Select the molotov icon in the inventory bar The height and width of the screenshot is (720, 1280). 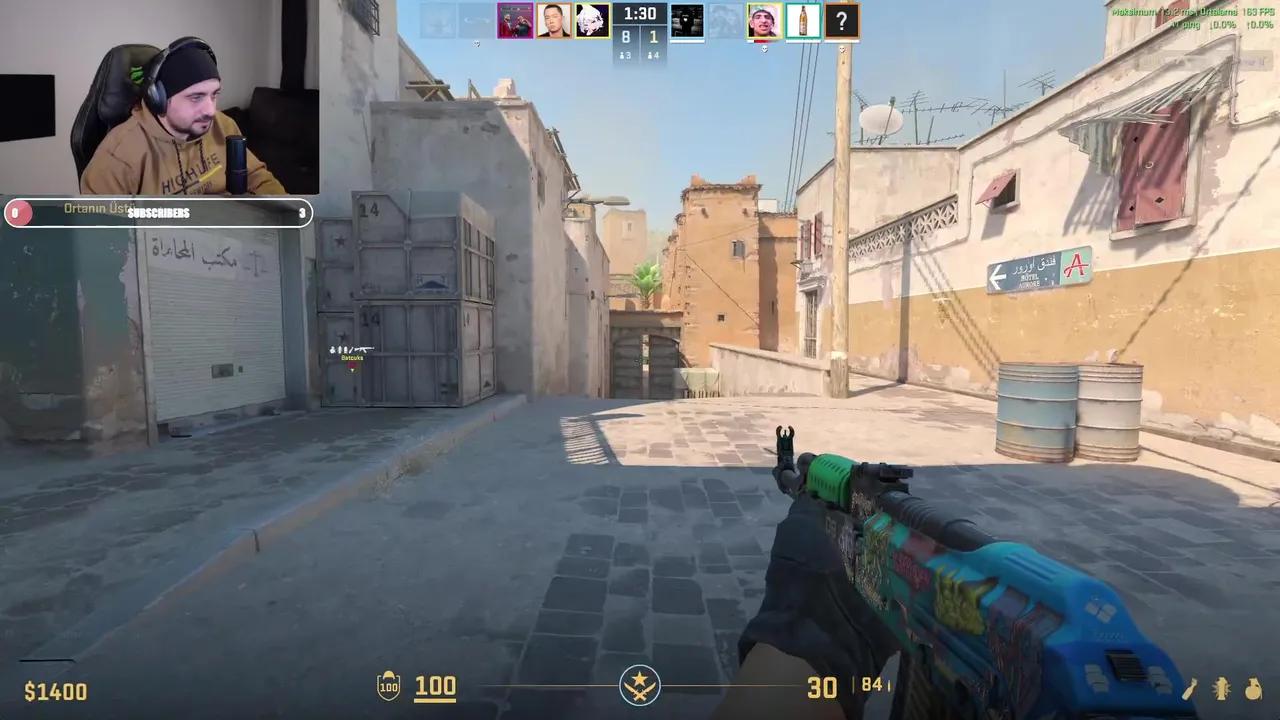click(1253, 690)
